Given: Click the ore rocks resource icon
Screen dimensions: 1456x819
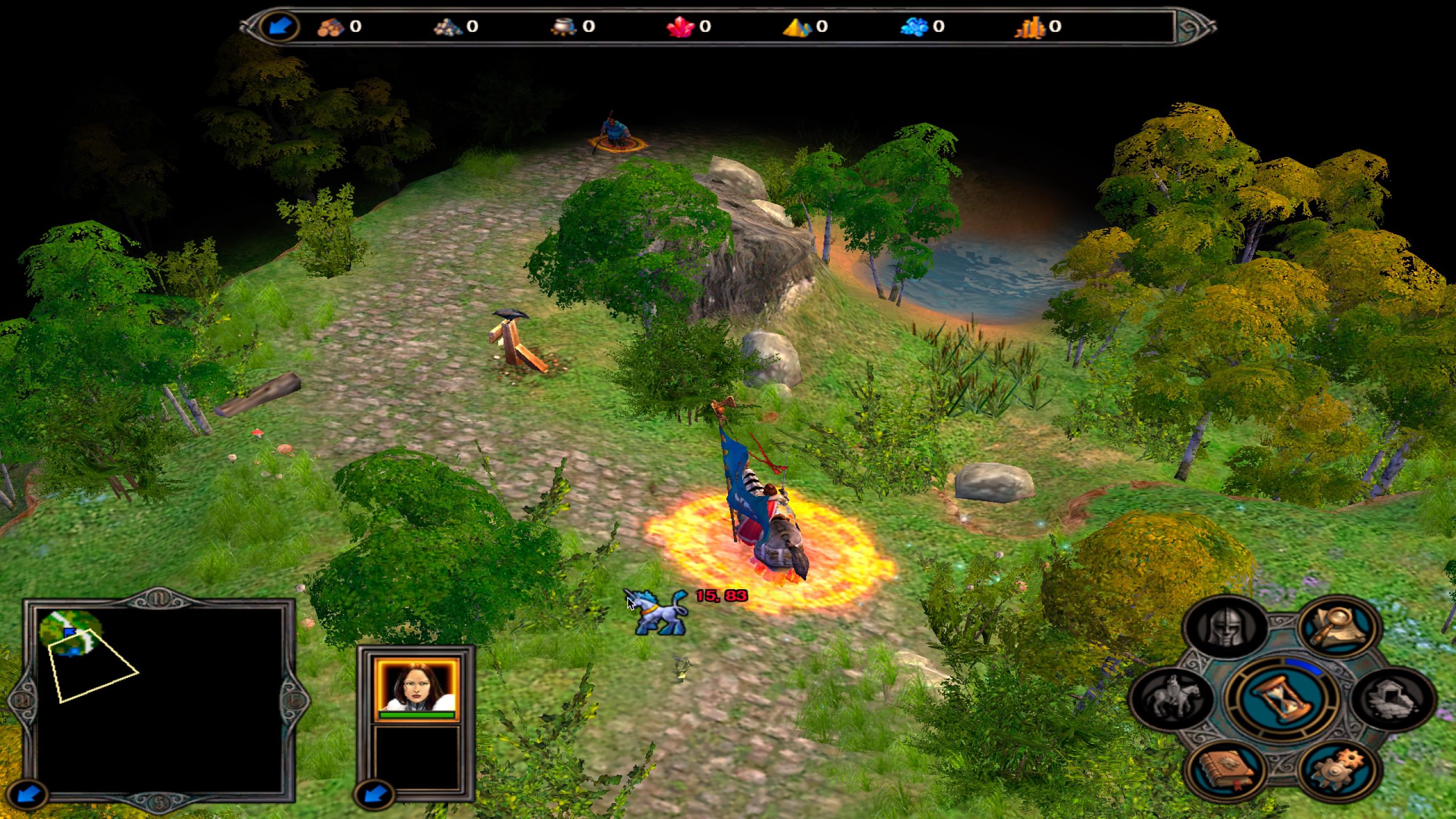Looking at the screenshot, I should pos(448,27).
